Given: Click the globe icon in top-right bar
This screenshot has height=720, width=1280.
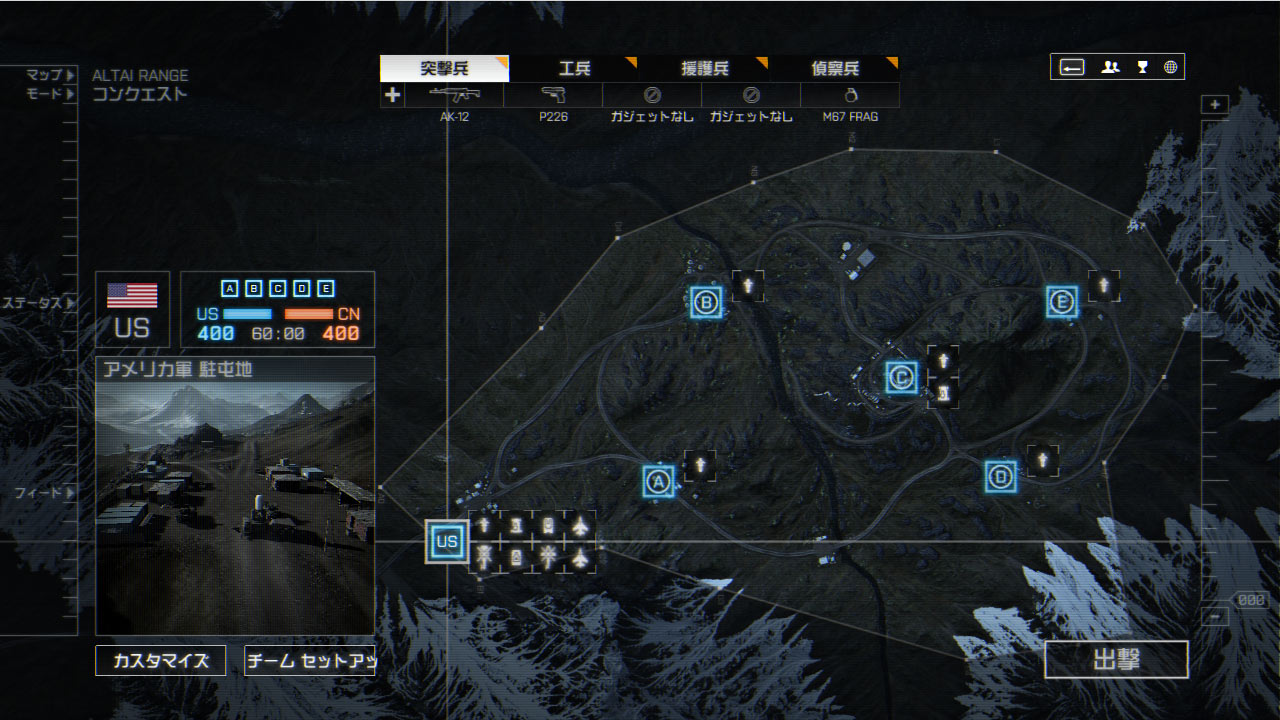Looking at the screenshot, I should (1170, 67).
